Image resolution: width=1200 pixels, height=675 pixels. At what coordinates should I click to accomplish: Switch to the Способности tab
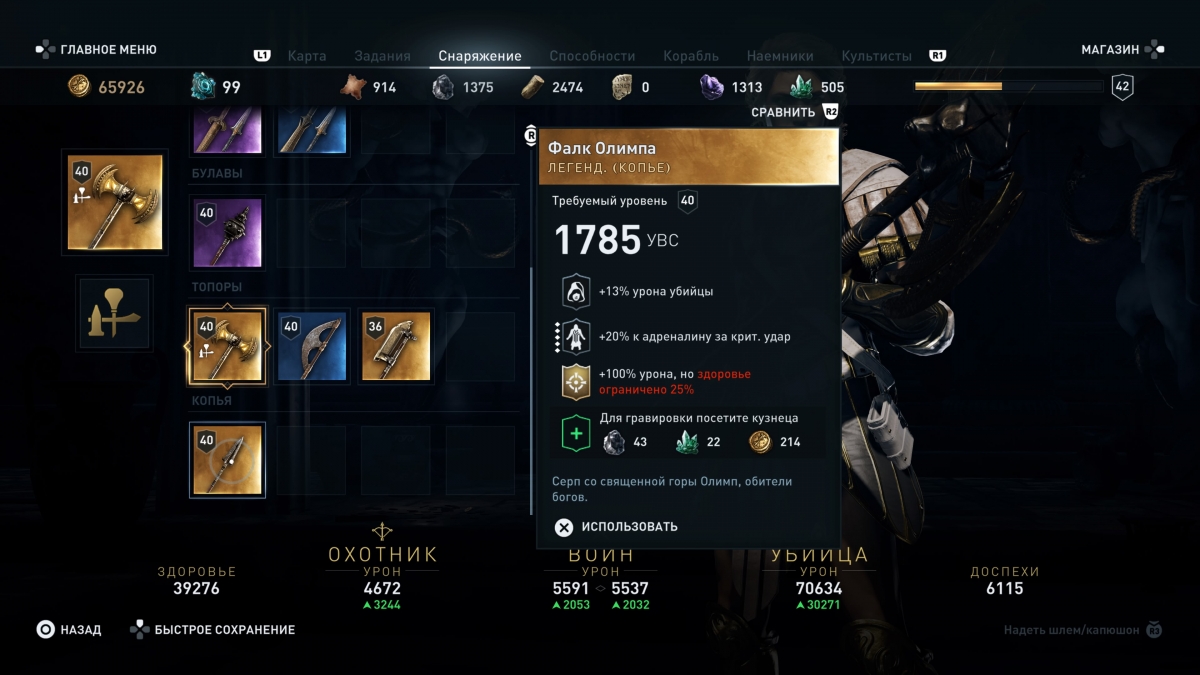point(592,56)
